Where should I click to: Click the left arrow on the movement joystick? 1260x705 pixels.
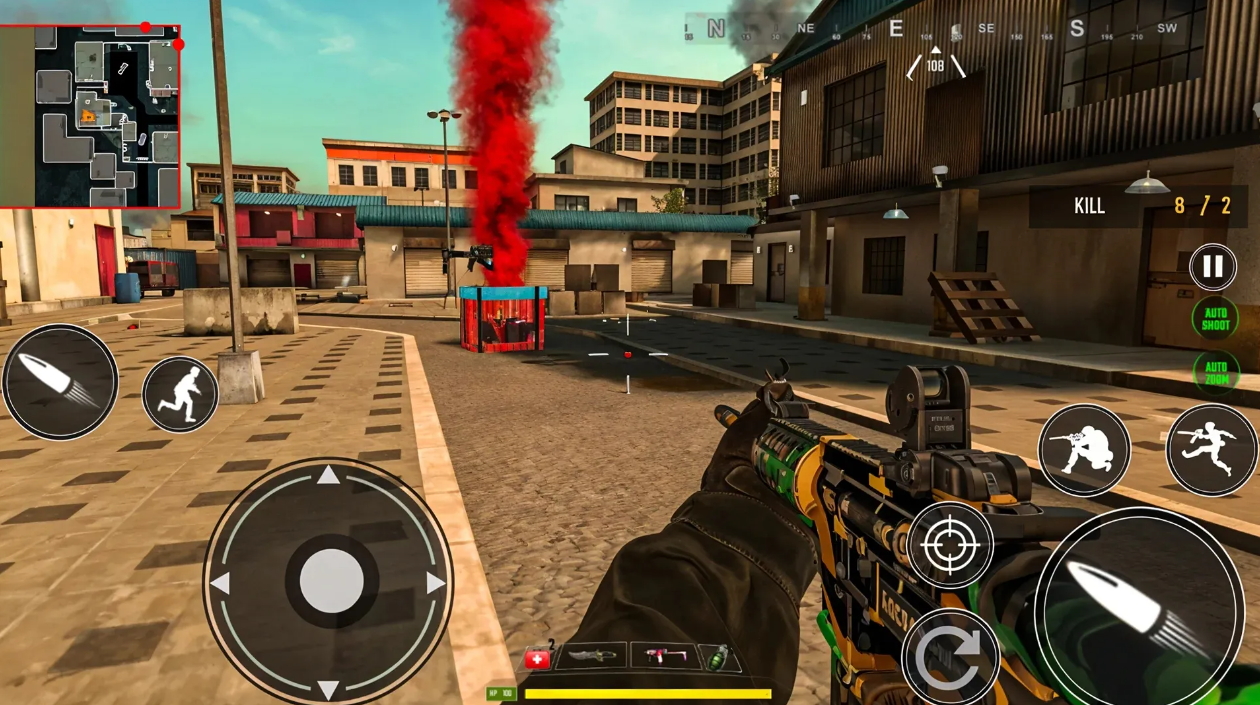click(x=220, y=583)
